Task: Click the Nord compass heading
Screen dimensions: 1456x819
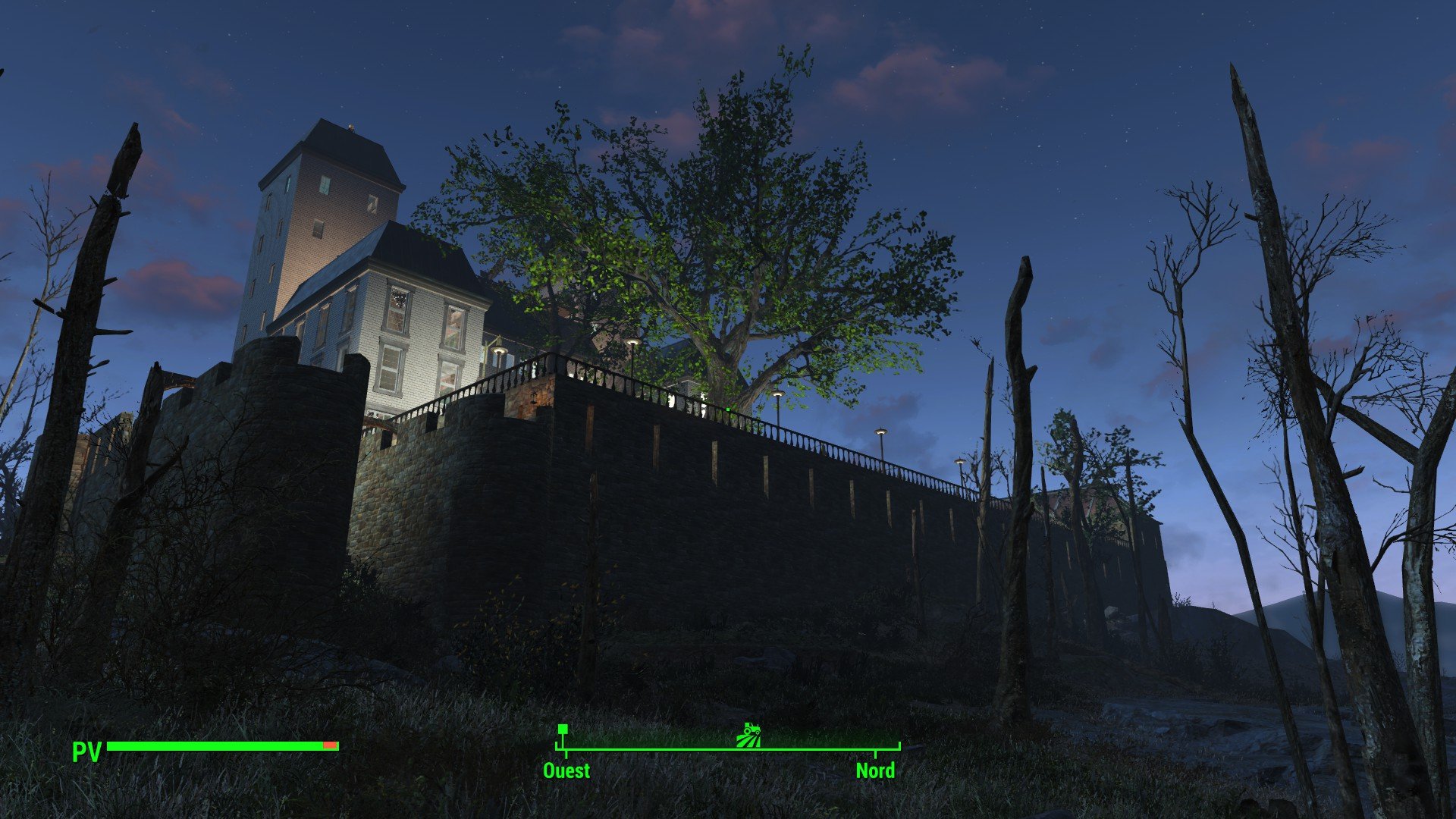Action: pyautogui.click(x=875, y=770)
